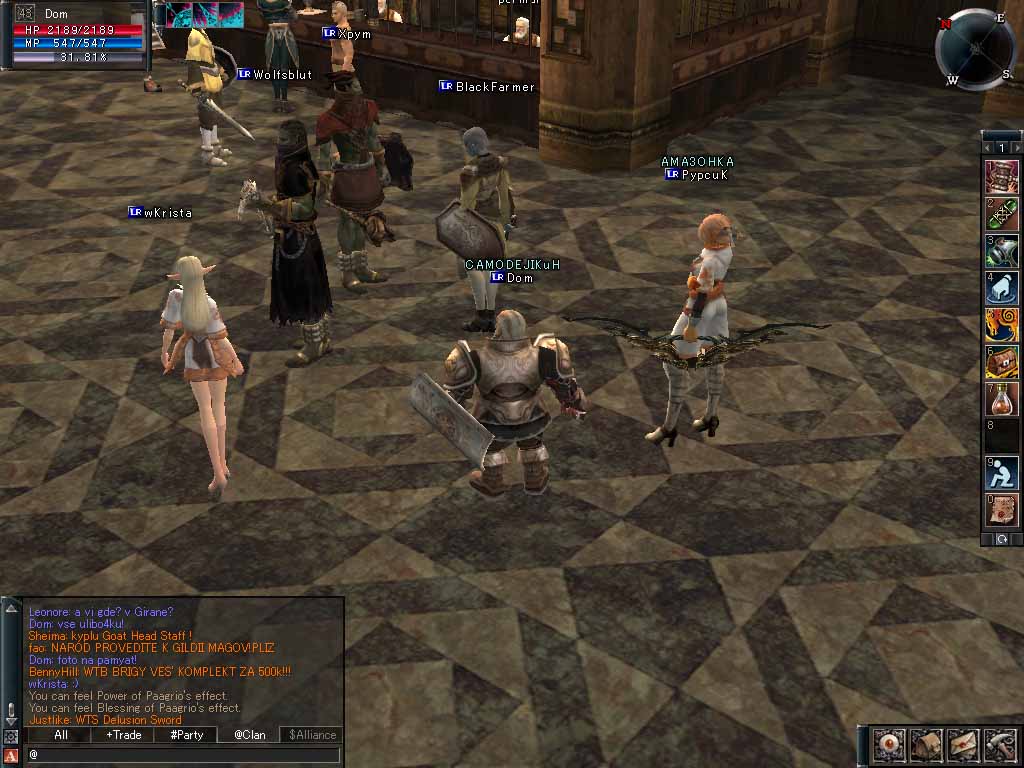Select the #Party chat tab

point(186,735)
